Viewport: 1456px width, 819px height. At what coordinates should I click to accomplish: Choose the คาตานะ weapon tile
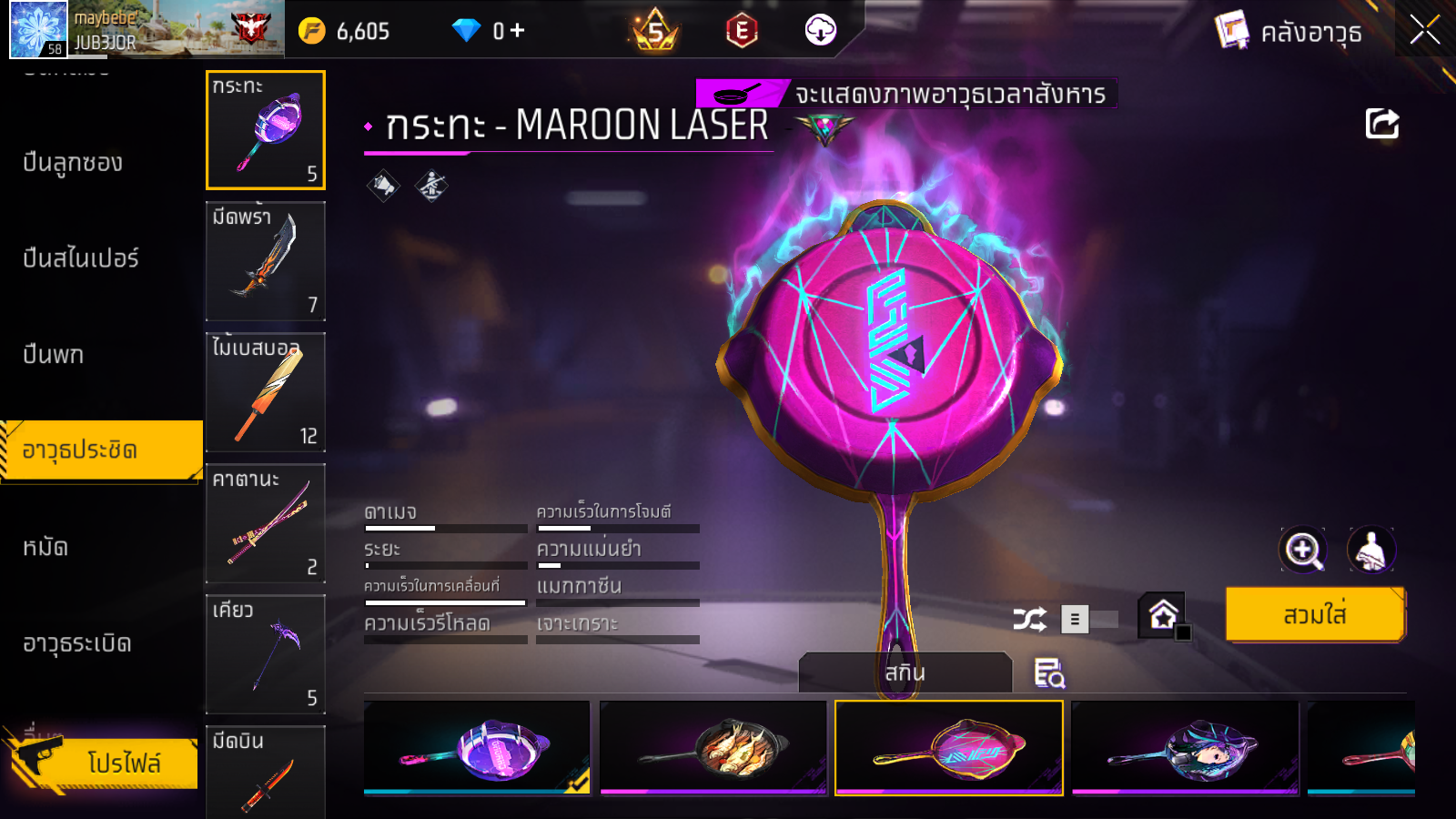click(x=265, y=523)
